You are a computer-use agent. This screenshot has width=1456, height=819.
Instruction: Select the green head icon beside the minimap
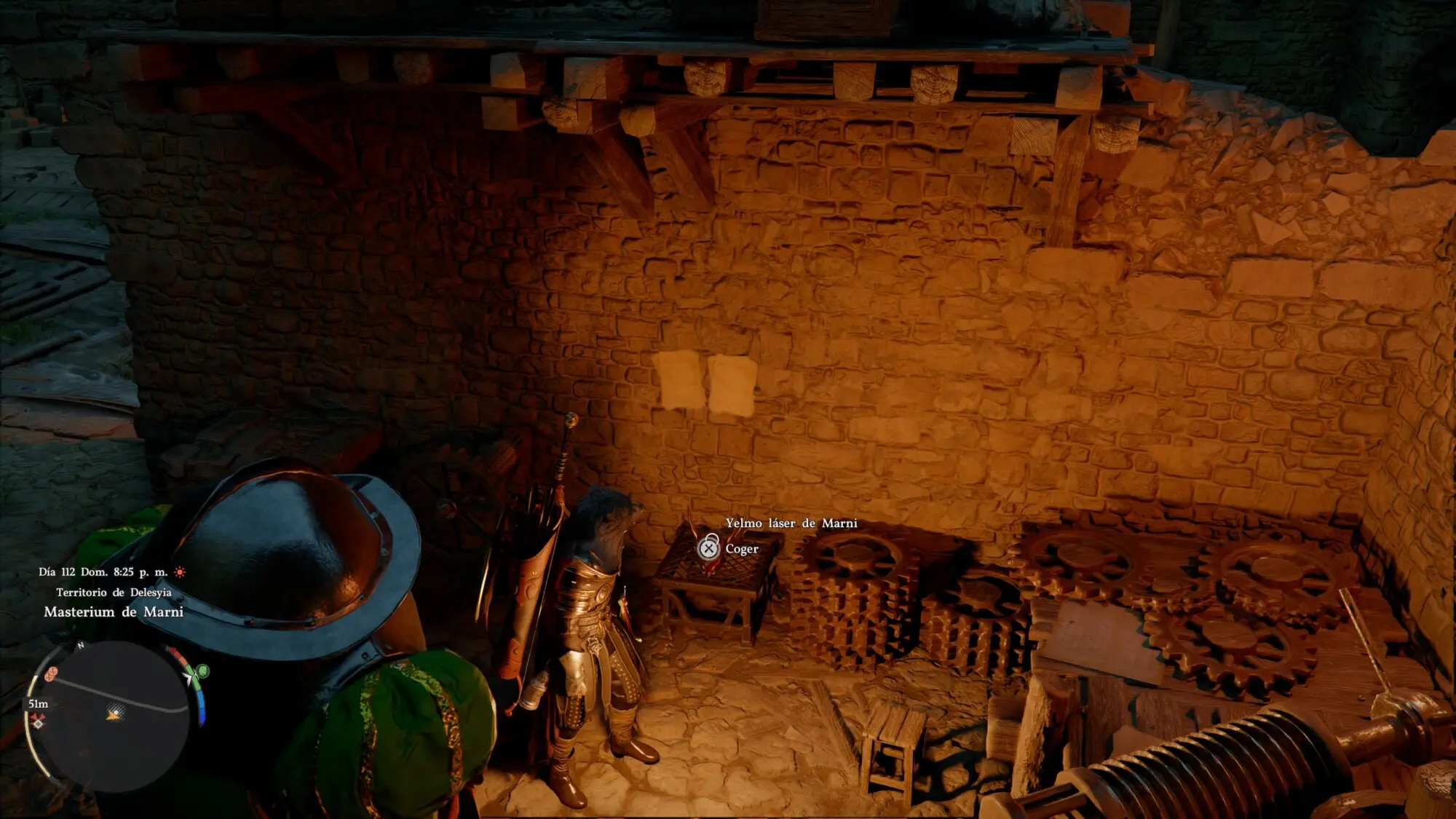(203, 670)
